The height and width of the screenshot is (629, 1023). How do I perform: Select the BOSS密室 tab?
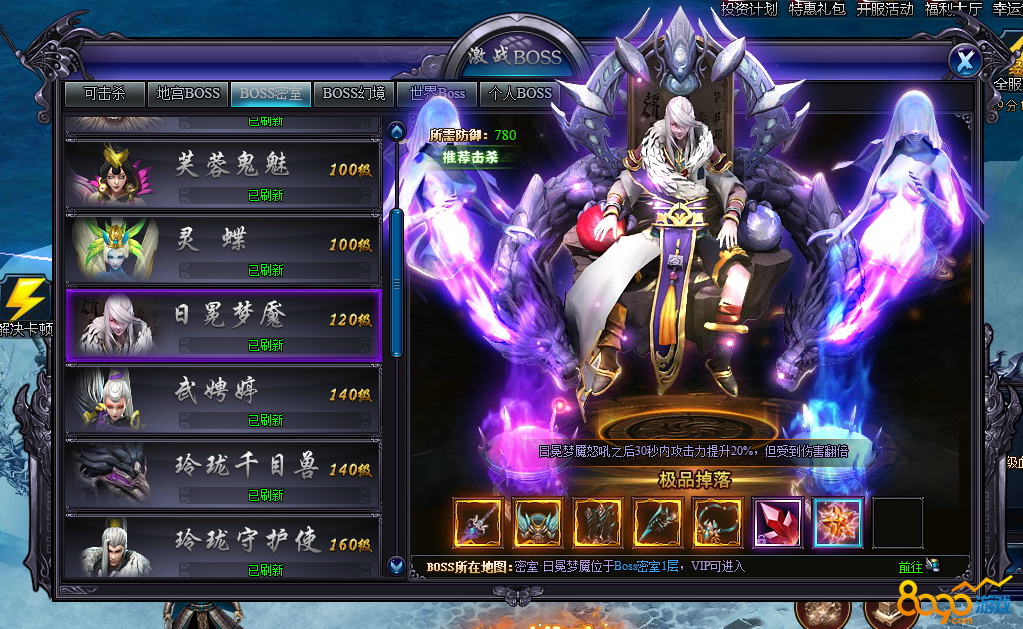coord(270,93)
